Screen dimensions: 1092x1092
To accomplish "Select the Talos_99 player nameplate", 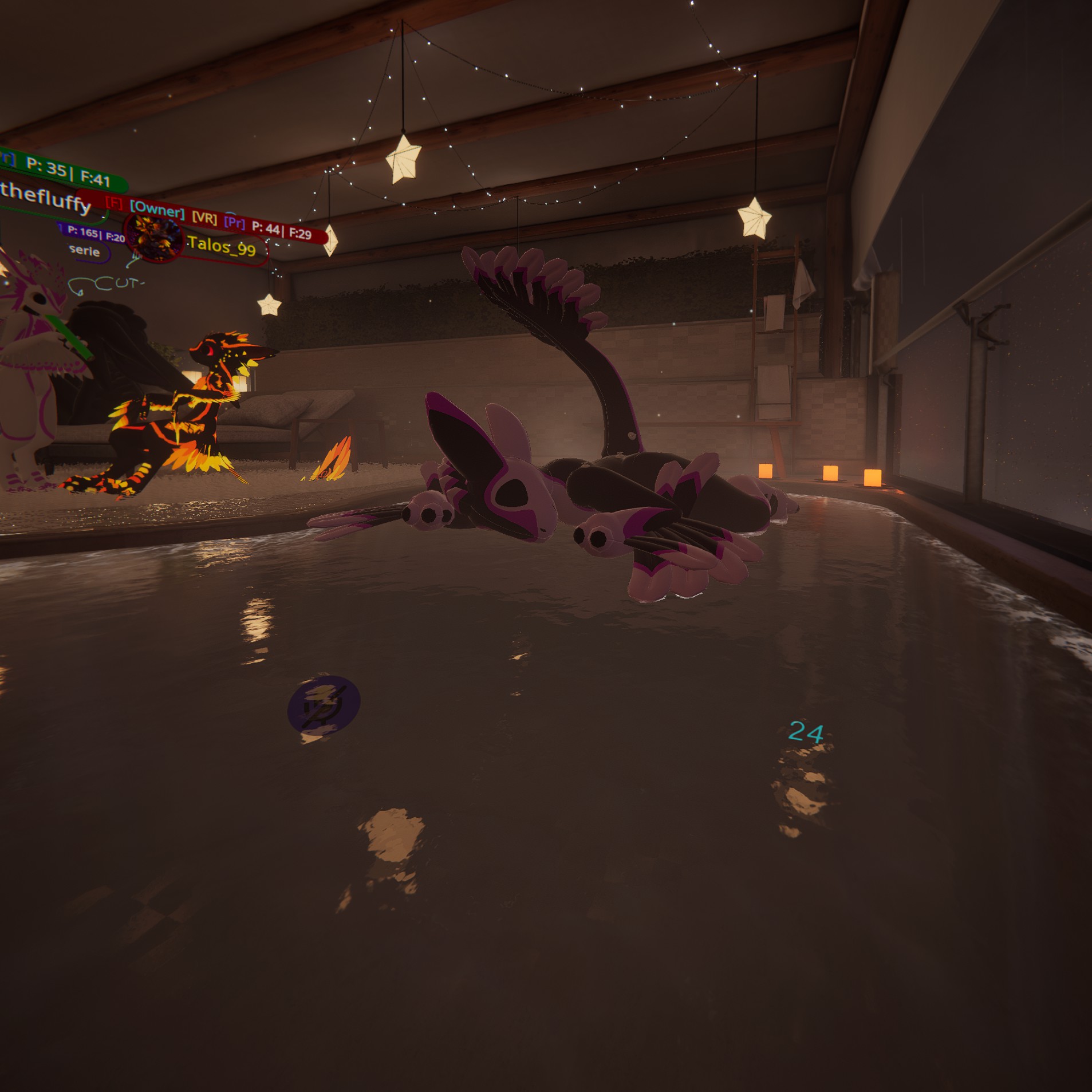I will pyautogui.click(x=222, y=246).
